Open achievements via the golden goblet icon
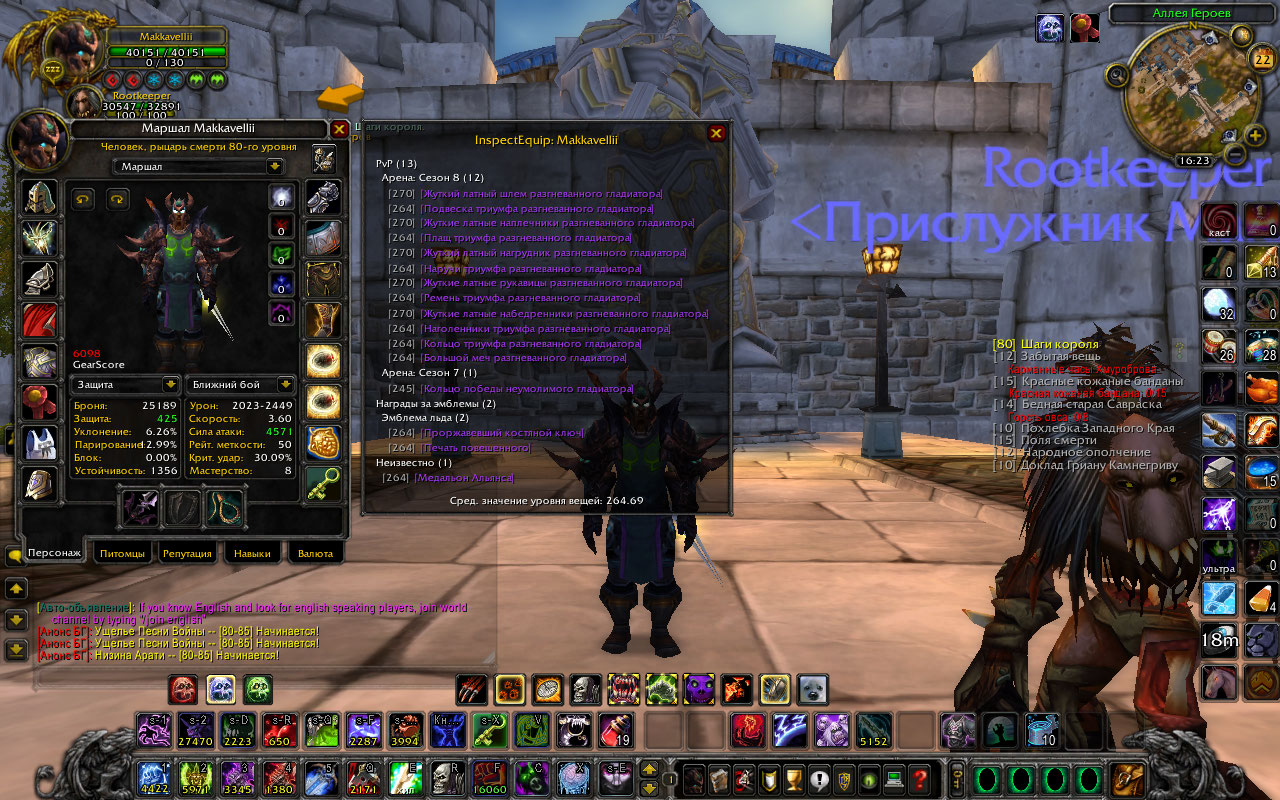The width and height of the screenshot is (1280, 800). pos(794,779)
